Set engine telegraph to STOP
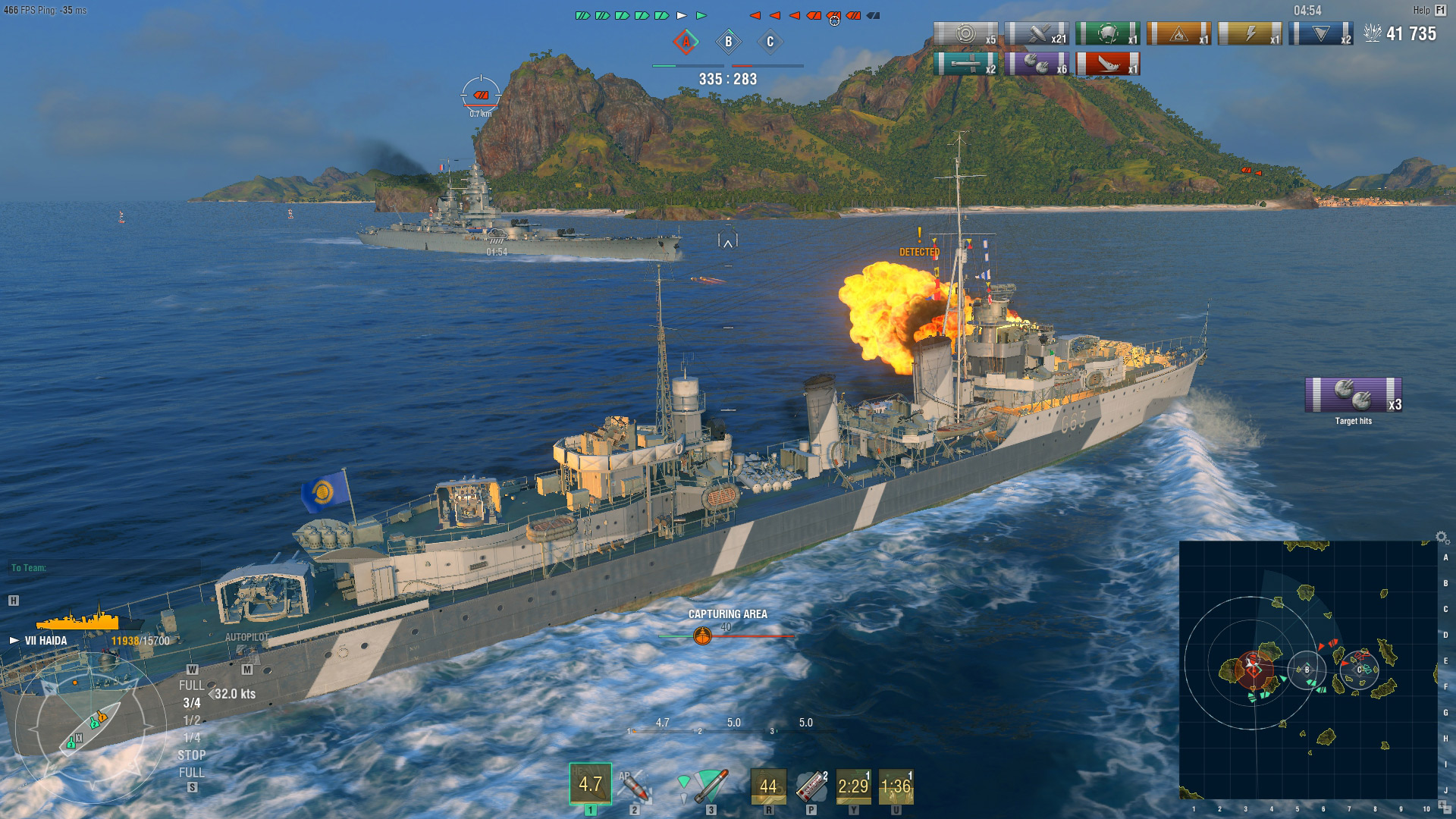The image size is (1456, 819). point(192,755)
